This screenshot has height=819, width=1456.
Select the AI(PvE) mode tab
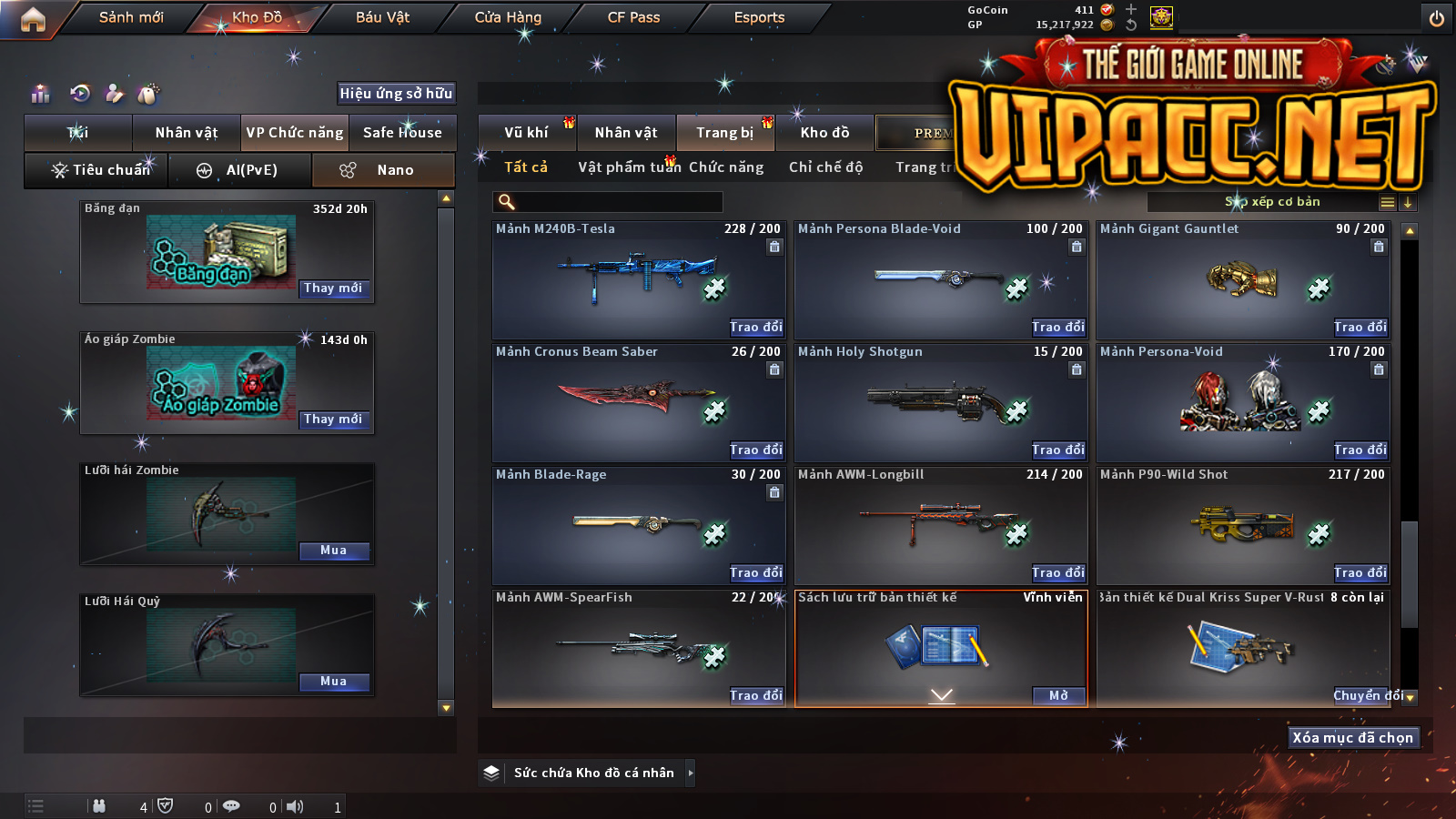tap(240, 170)
